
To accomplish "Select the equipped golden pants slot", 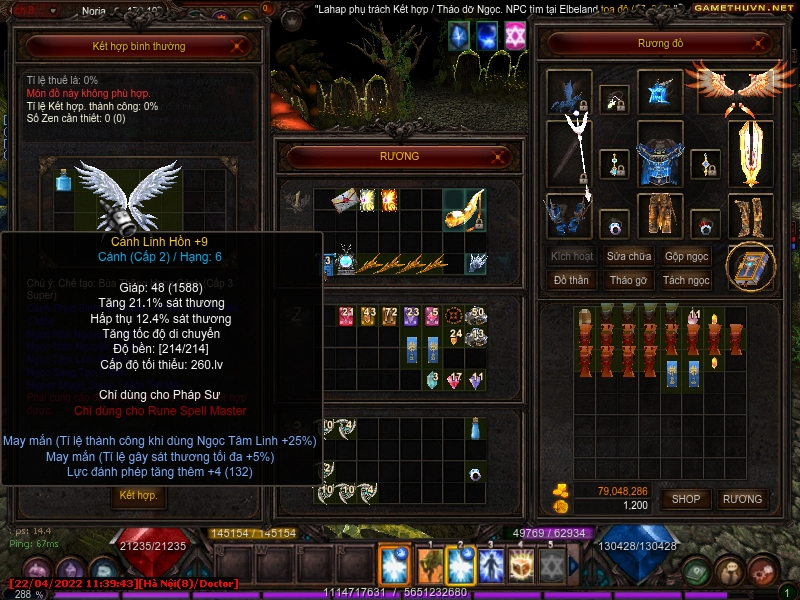I will click(x=659, y=214).
